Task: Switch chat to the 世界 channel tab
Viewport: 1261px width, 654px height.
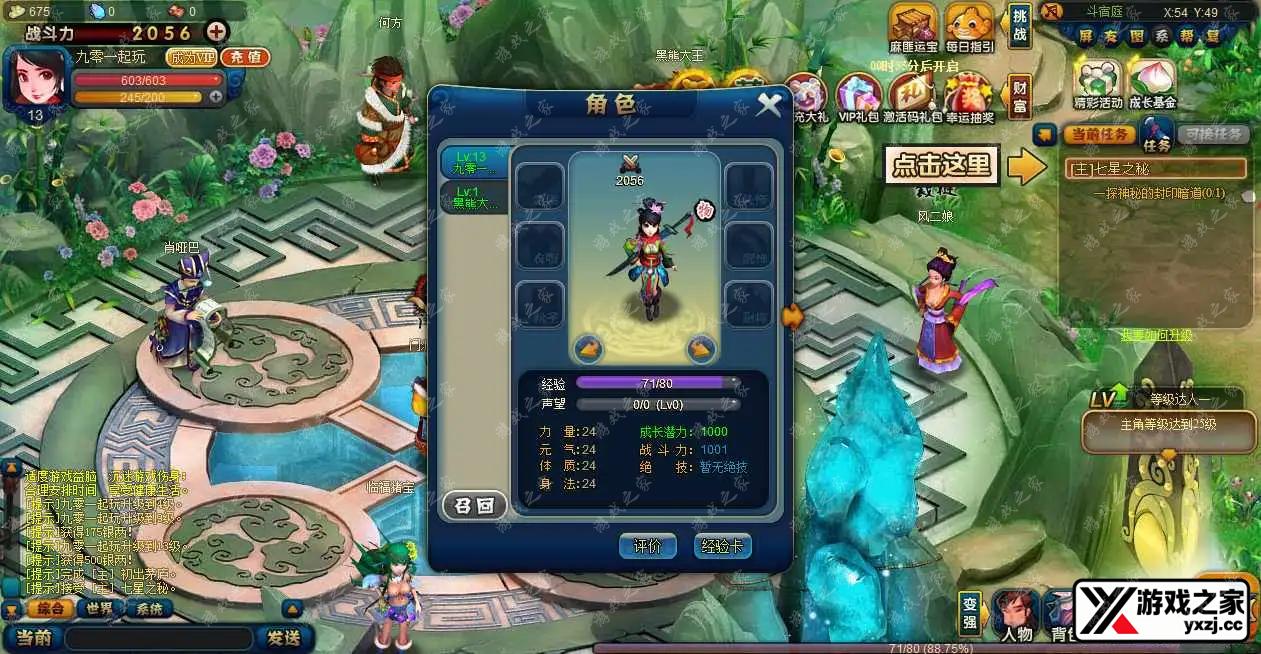Action: (99, 609)
